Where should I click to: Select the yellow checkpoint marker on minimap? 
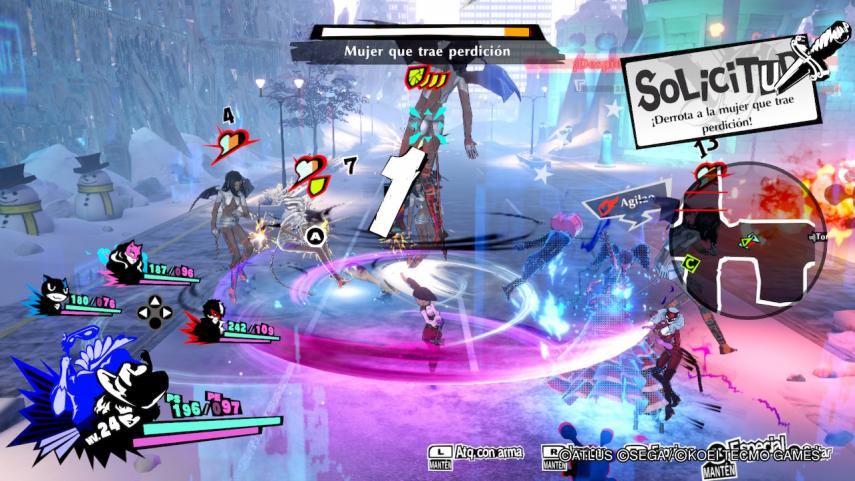click(692, 263)
